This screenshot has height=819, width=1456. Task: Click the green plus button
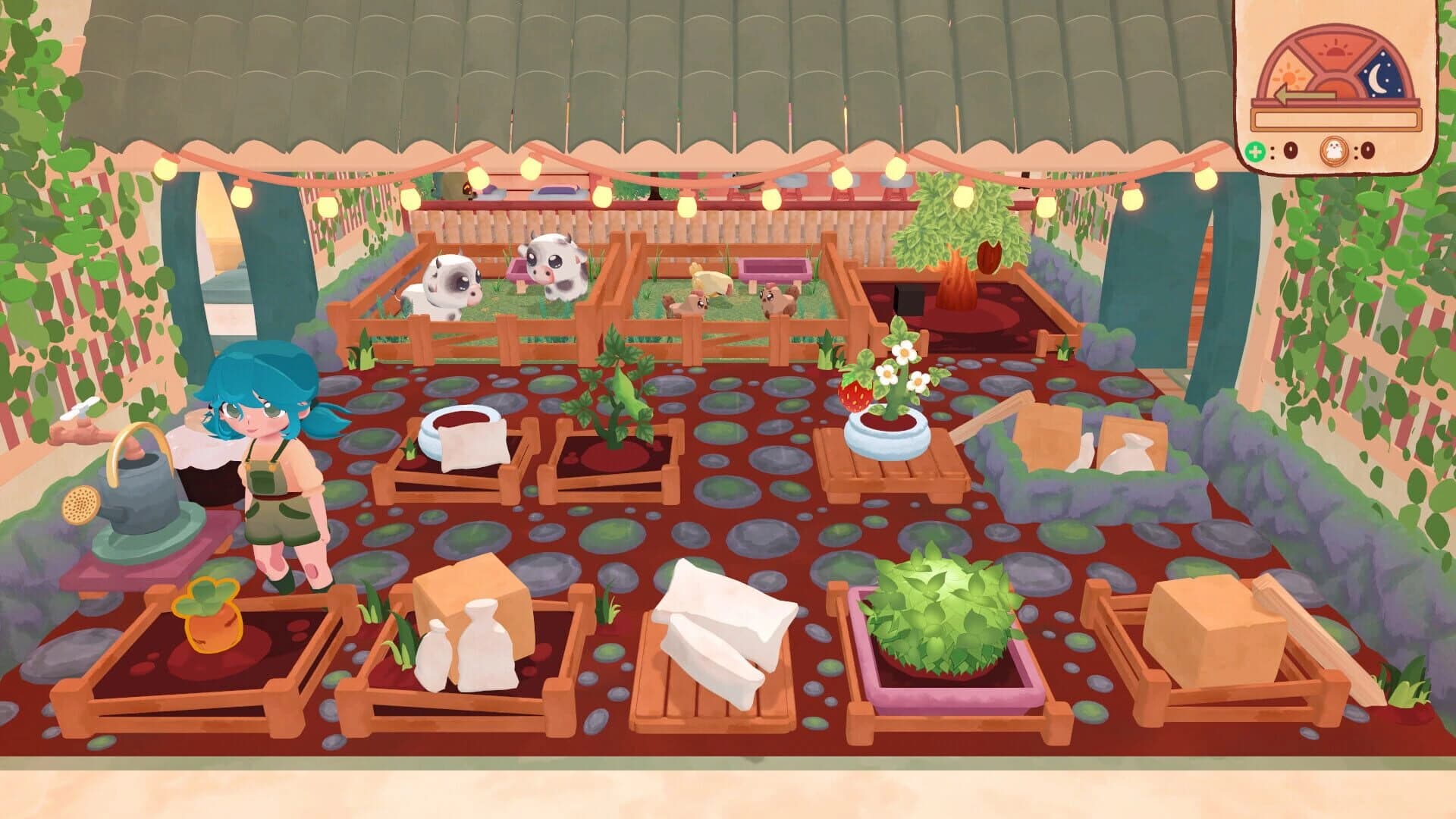(x=1256, y=152)
